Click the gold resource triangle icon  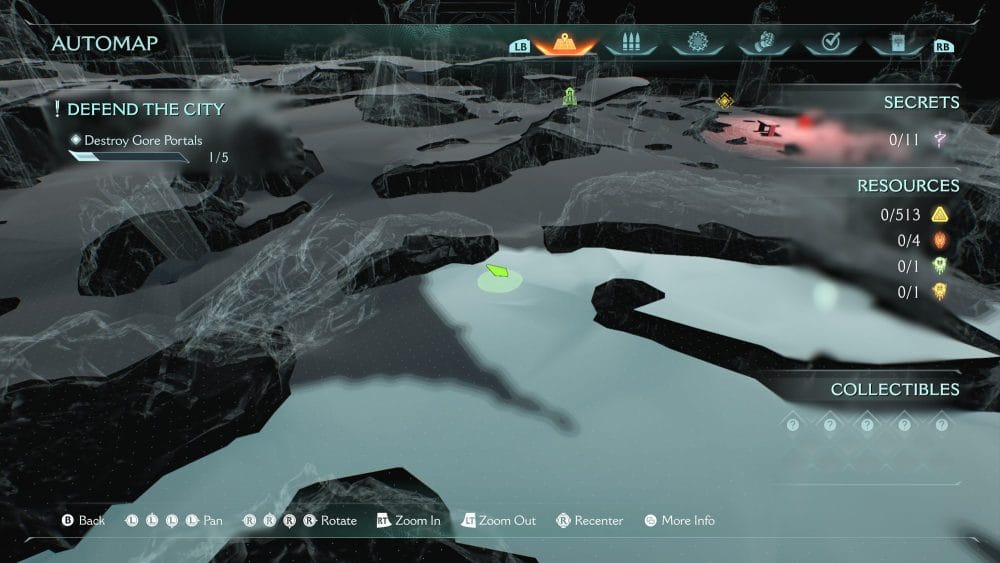point(940,214)
